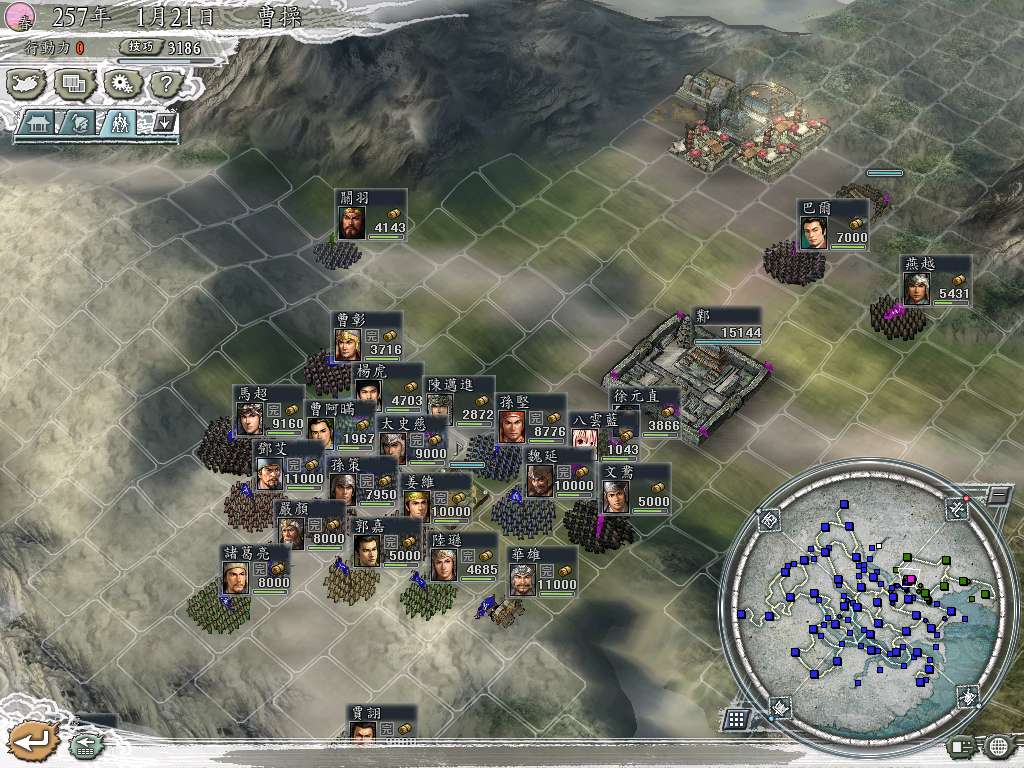Image resolution: width=1024 pixels, height=768 pixels.
Task: Switch to the building (city) tab
Action: pyautogui.click(x=38, y=123)
